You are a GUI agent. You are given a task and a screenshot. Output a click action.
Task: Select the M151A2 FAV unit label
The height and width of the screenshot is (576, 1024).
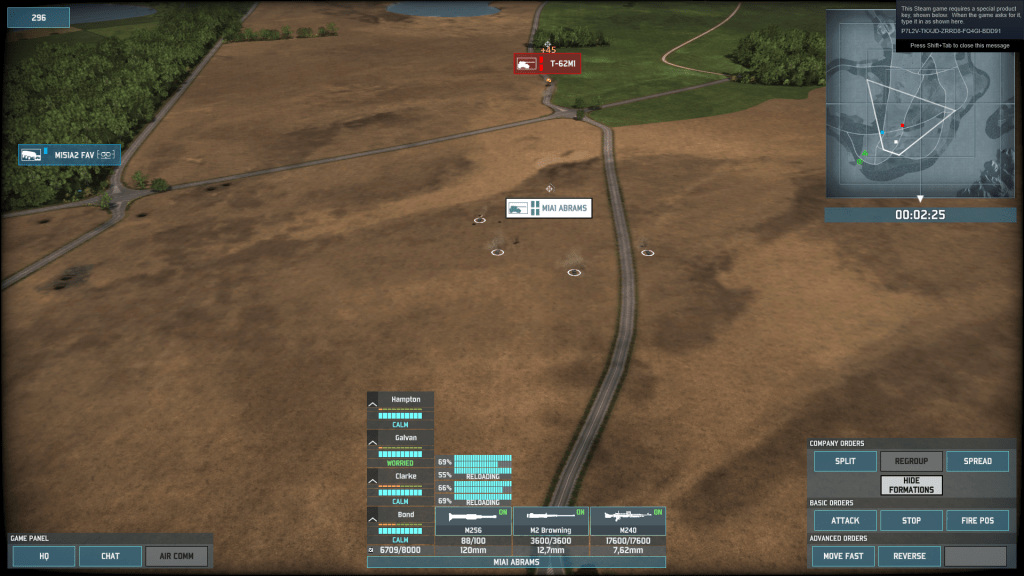click(x=69, y=155)
